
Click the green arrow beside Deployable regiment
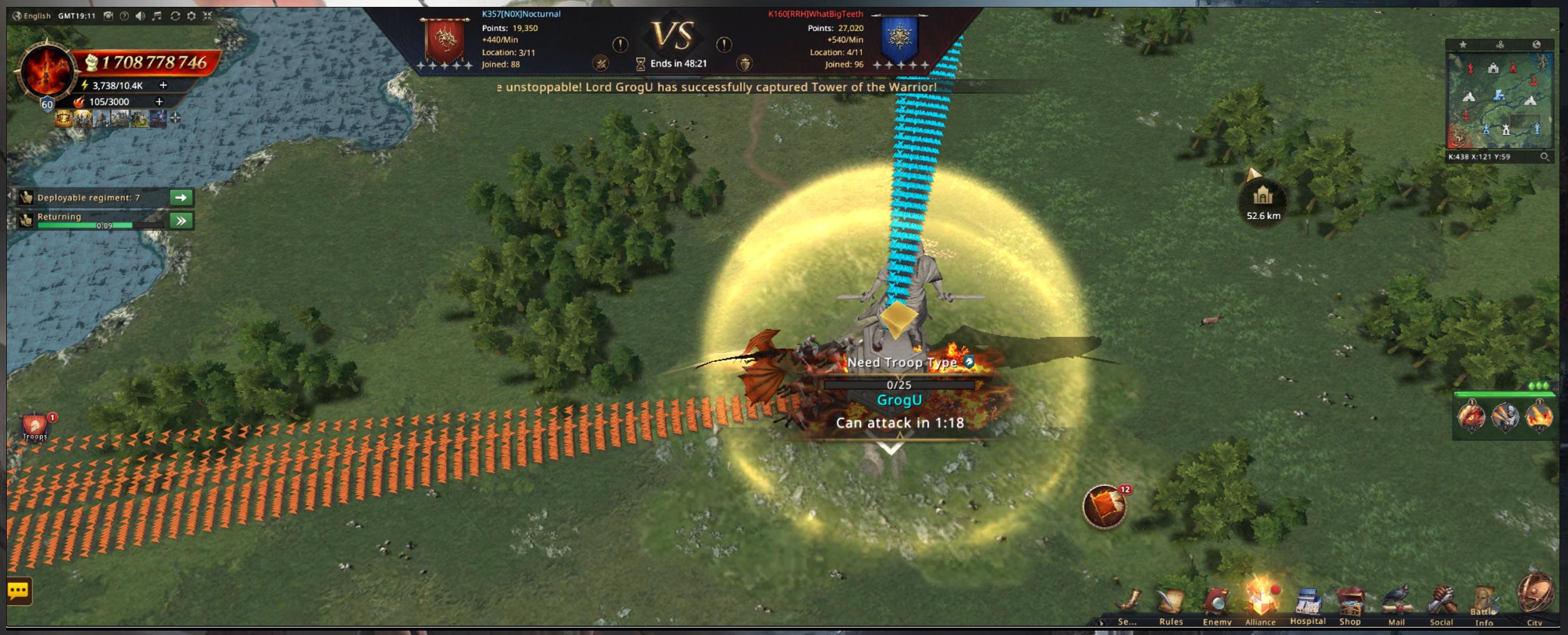click(181, 198)
